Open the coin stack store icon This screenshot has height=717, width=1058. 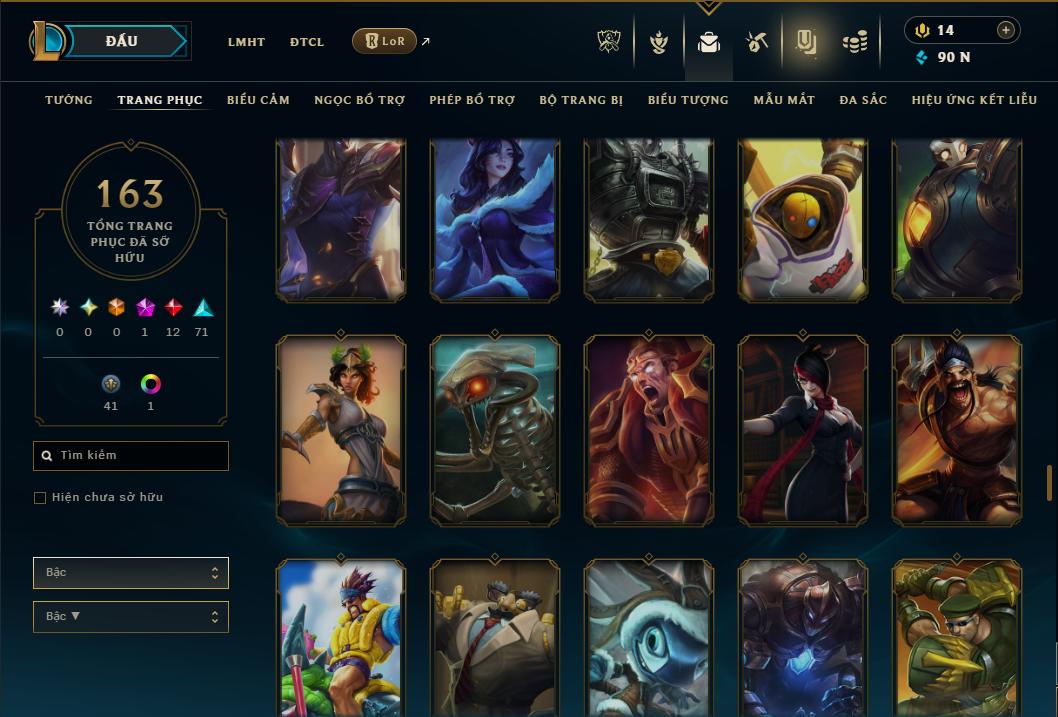click(854, 42)
